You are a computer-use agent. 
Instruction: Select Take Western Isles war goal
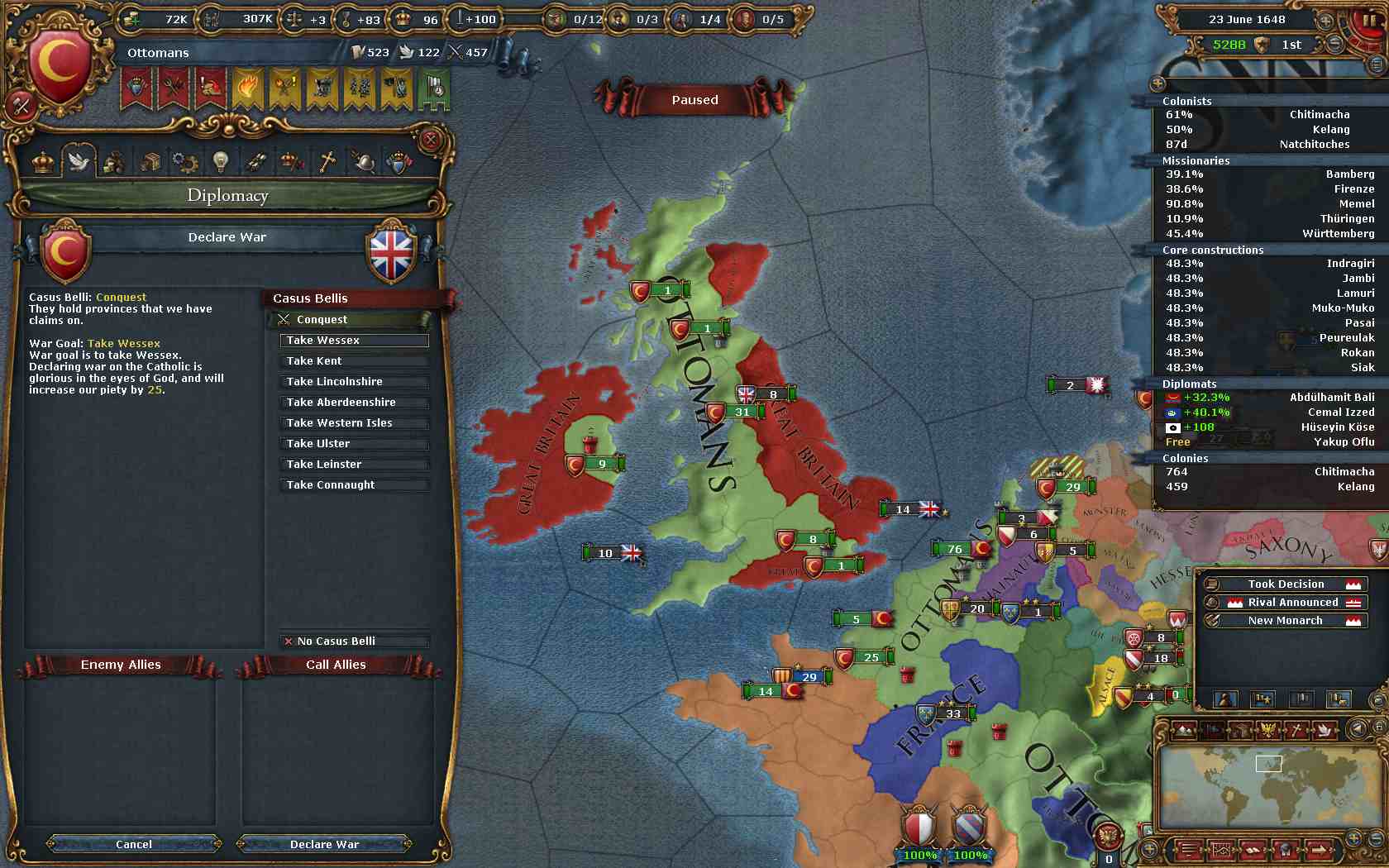[354, 423]
